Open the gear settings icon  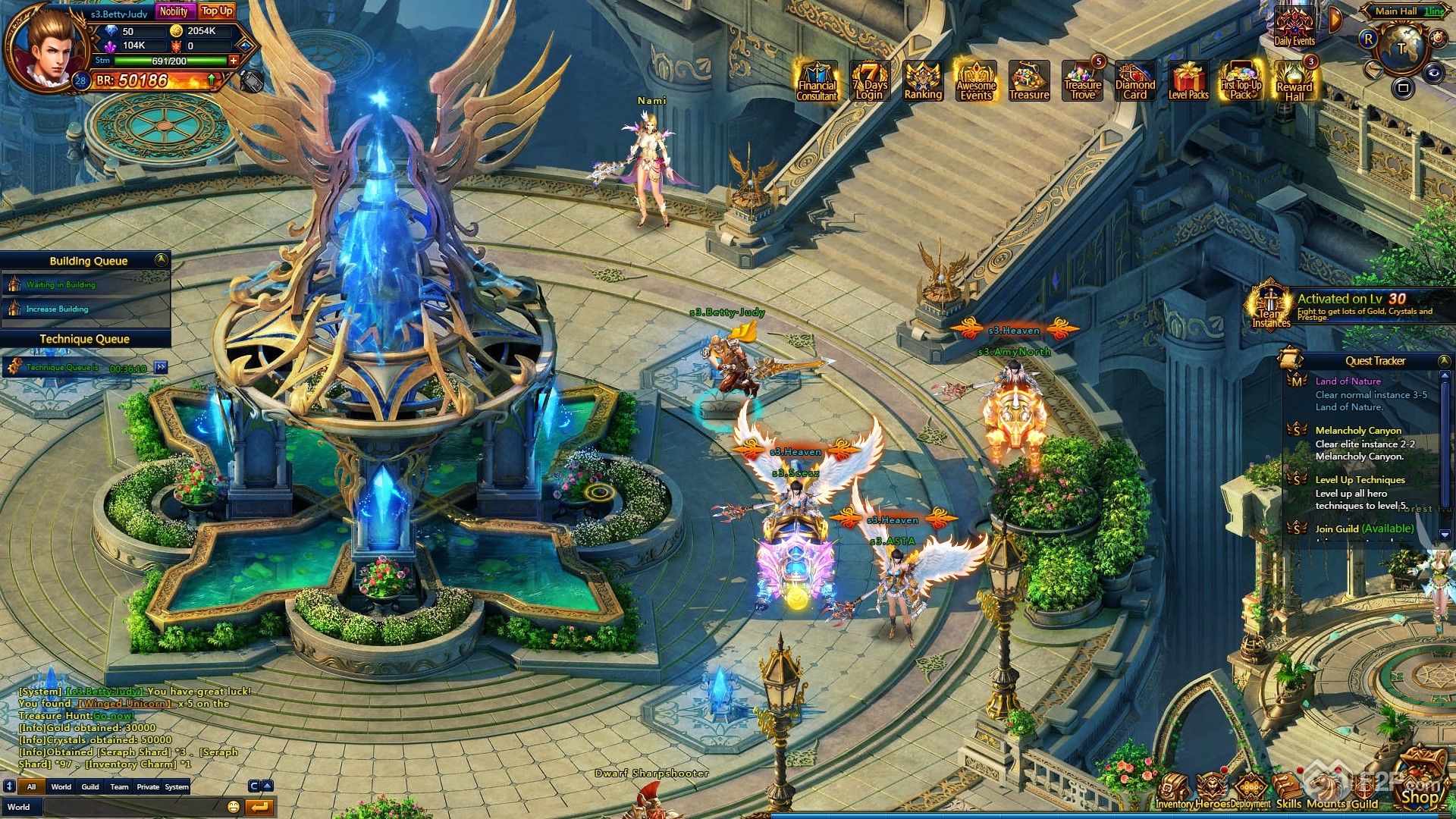(x=1438, y=37)
